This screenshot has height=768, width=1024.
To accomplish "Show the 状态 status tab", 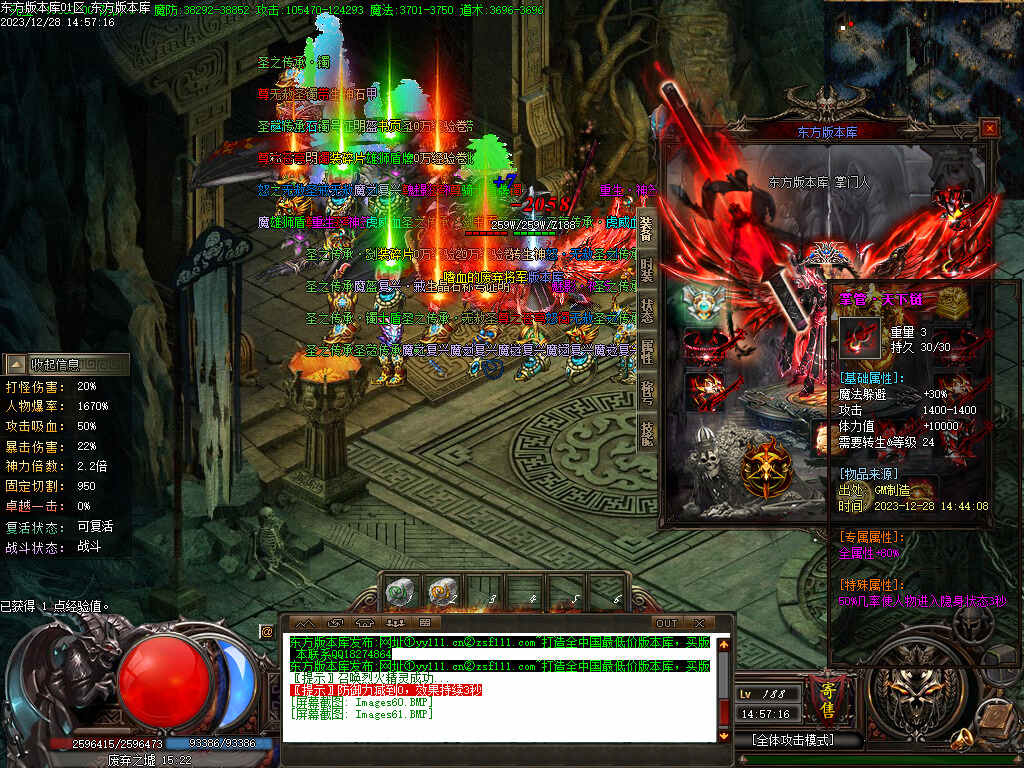I will (647, 309).
